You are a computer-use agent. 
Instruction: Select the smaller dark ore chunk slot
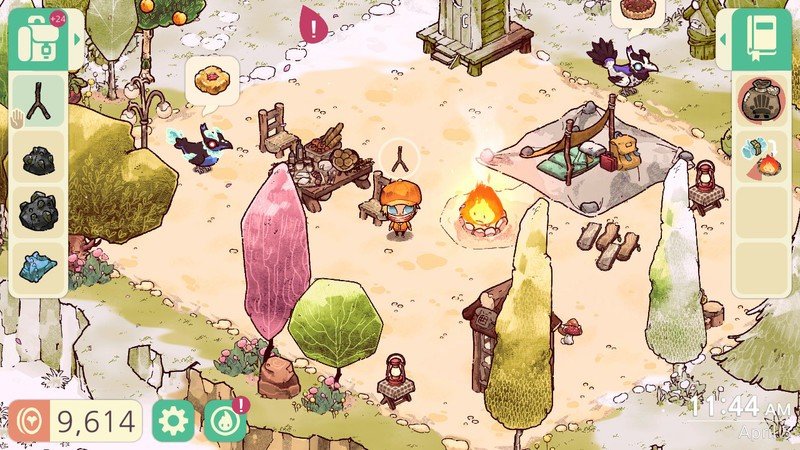[x=39, y=160]
